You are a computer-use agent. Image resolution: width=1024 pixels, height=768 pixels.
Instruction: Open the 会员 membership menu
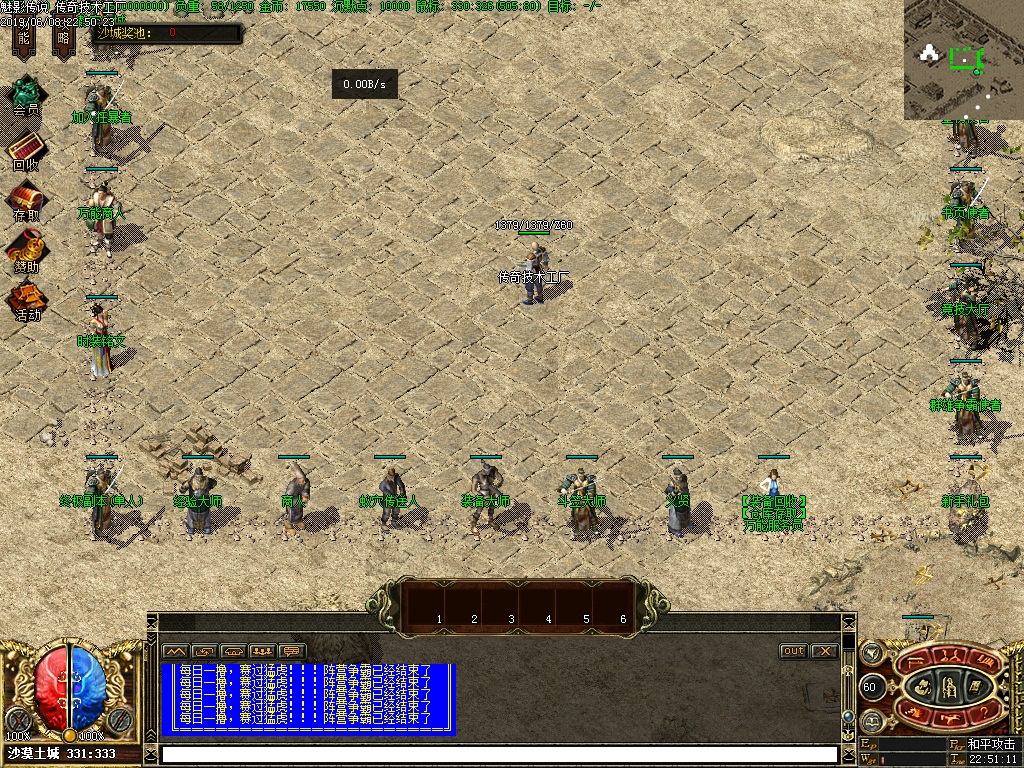[26, 96]
